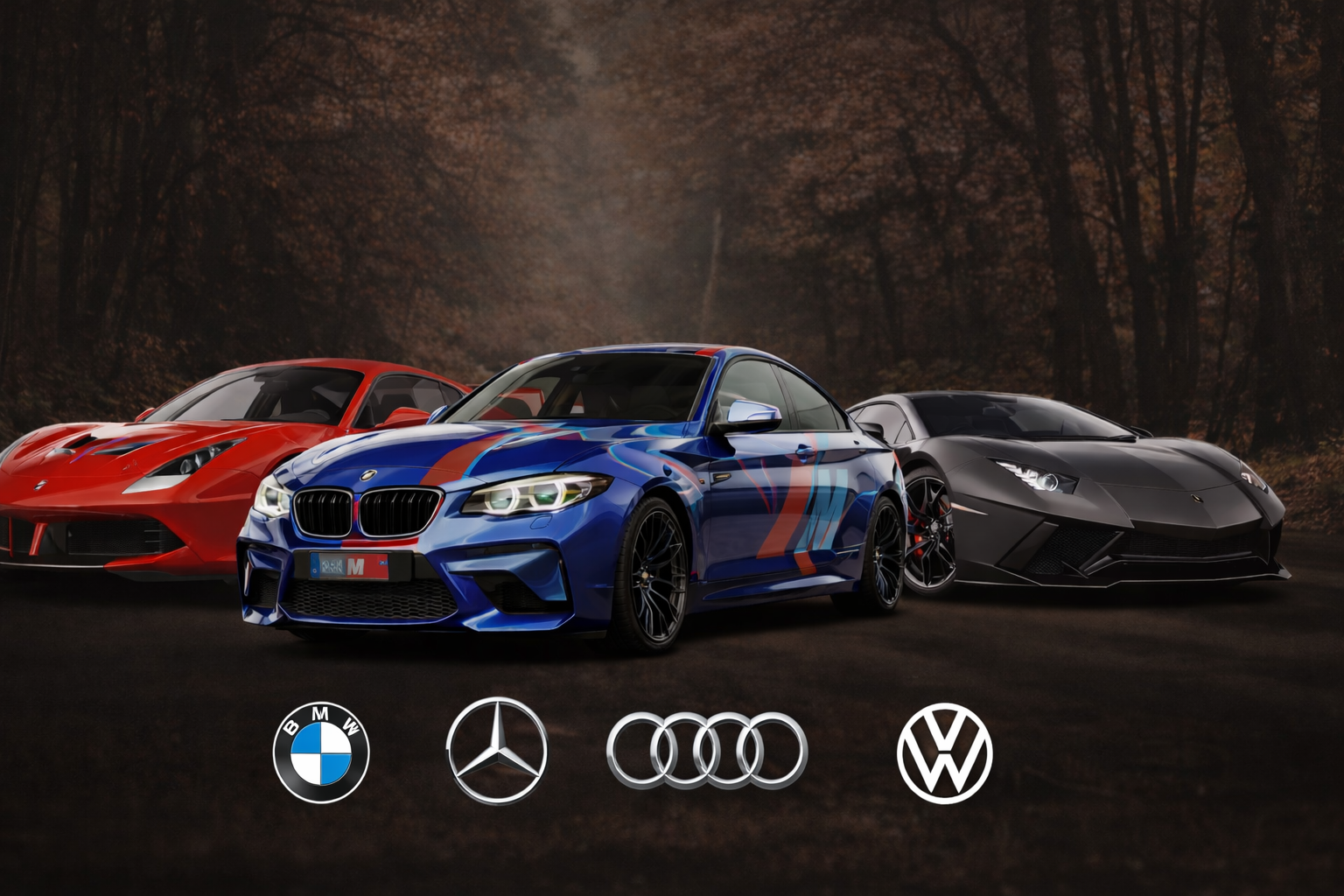The height and width of the screenshot is (896, 1344).
Task: Select the Volkswagen logo
Action: [945, 754]
